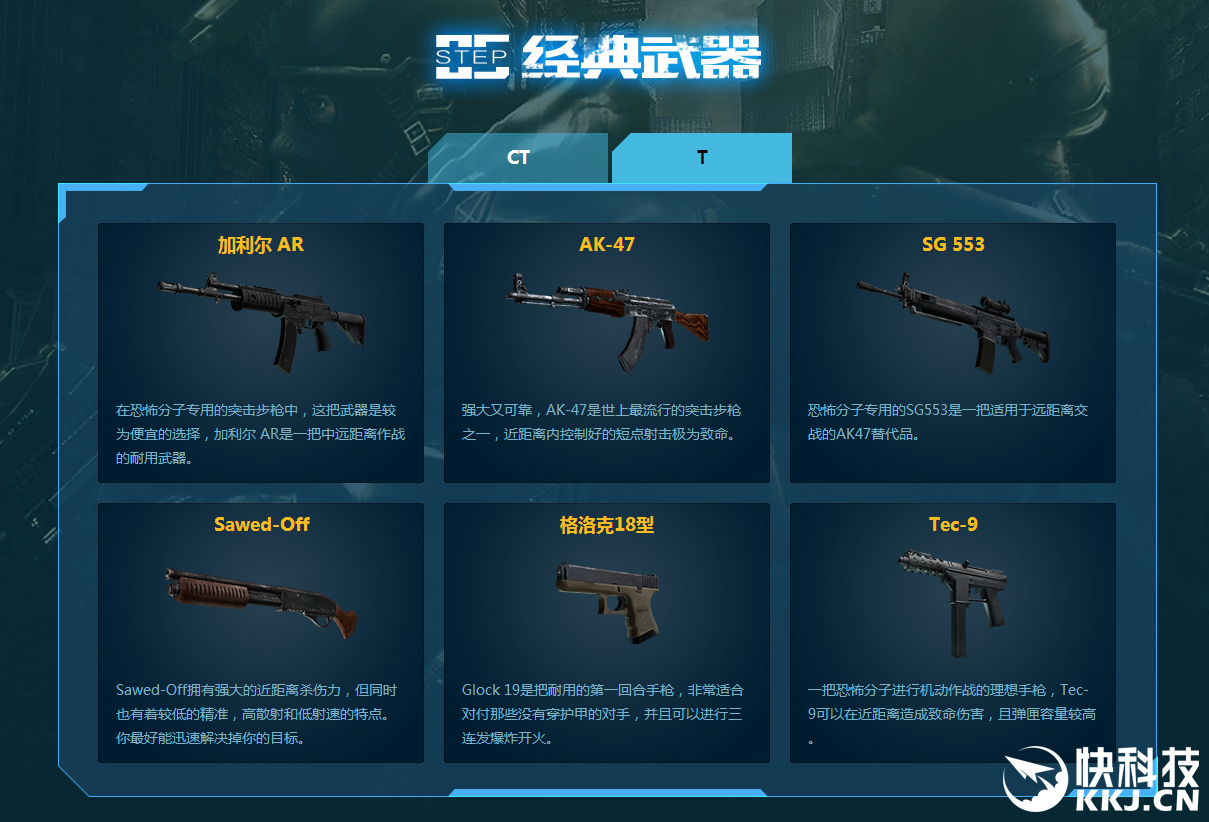
Task: View the 格洛克18型 pistol card
Action: point(607,632)
